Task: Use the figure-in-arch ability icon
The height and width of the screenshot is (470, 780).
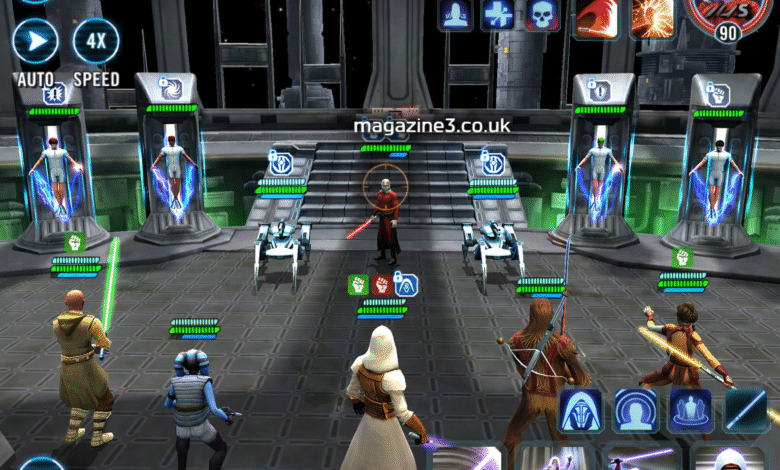Action: point(636,410)
